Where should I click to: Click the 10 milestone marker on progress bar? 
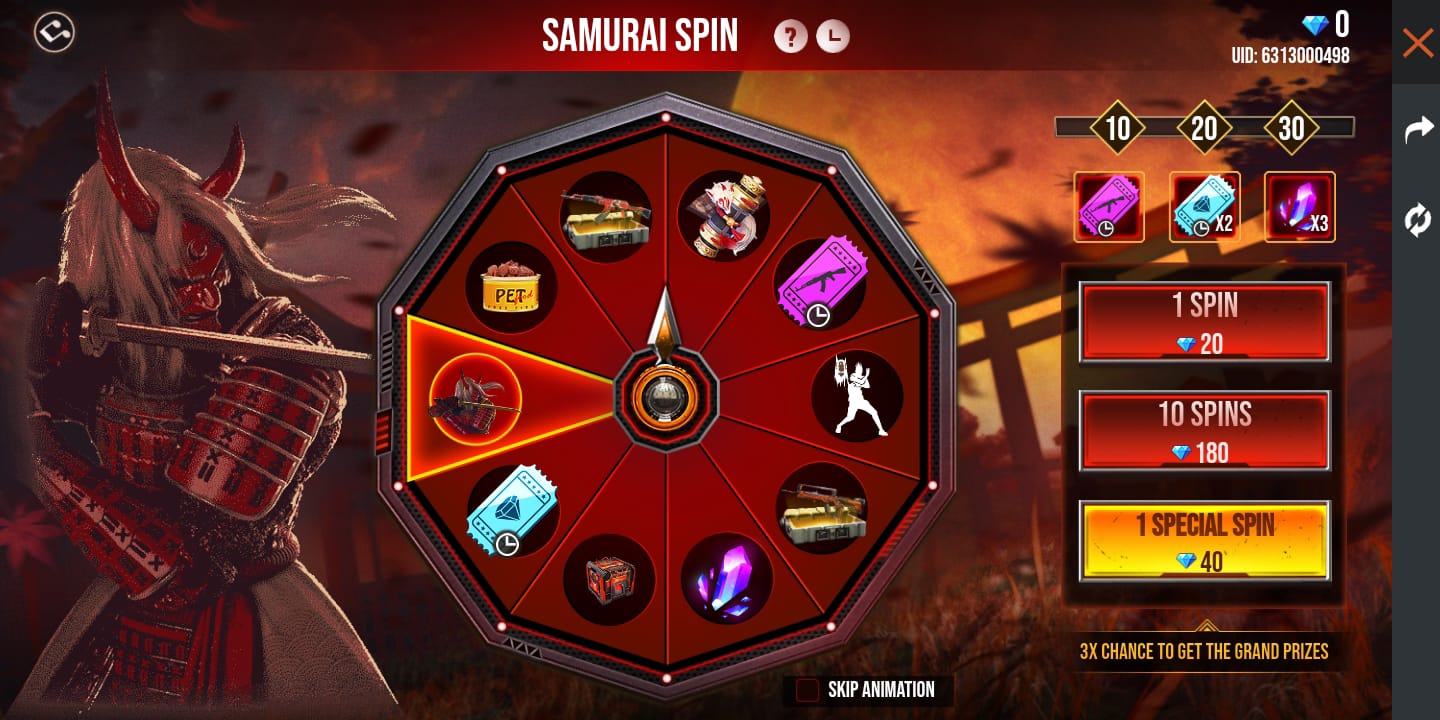tap(1119, 128)
